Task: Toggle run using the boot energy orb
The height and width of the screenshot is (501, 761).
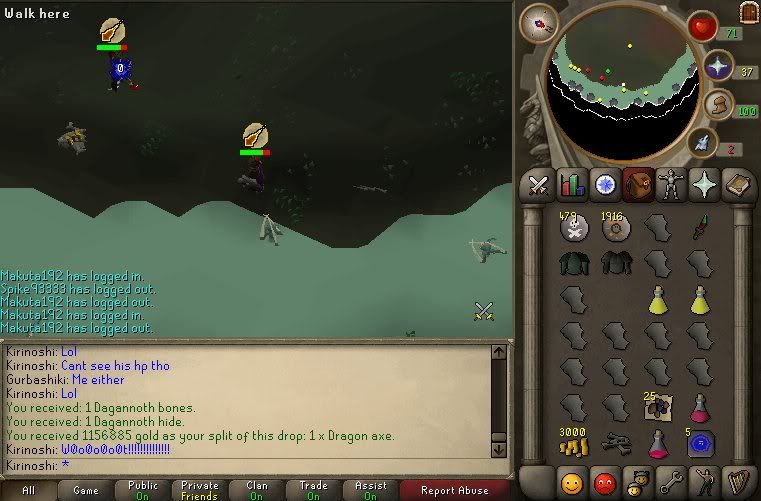Action: click(x=718, y=106)
